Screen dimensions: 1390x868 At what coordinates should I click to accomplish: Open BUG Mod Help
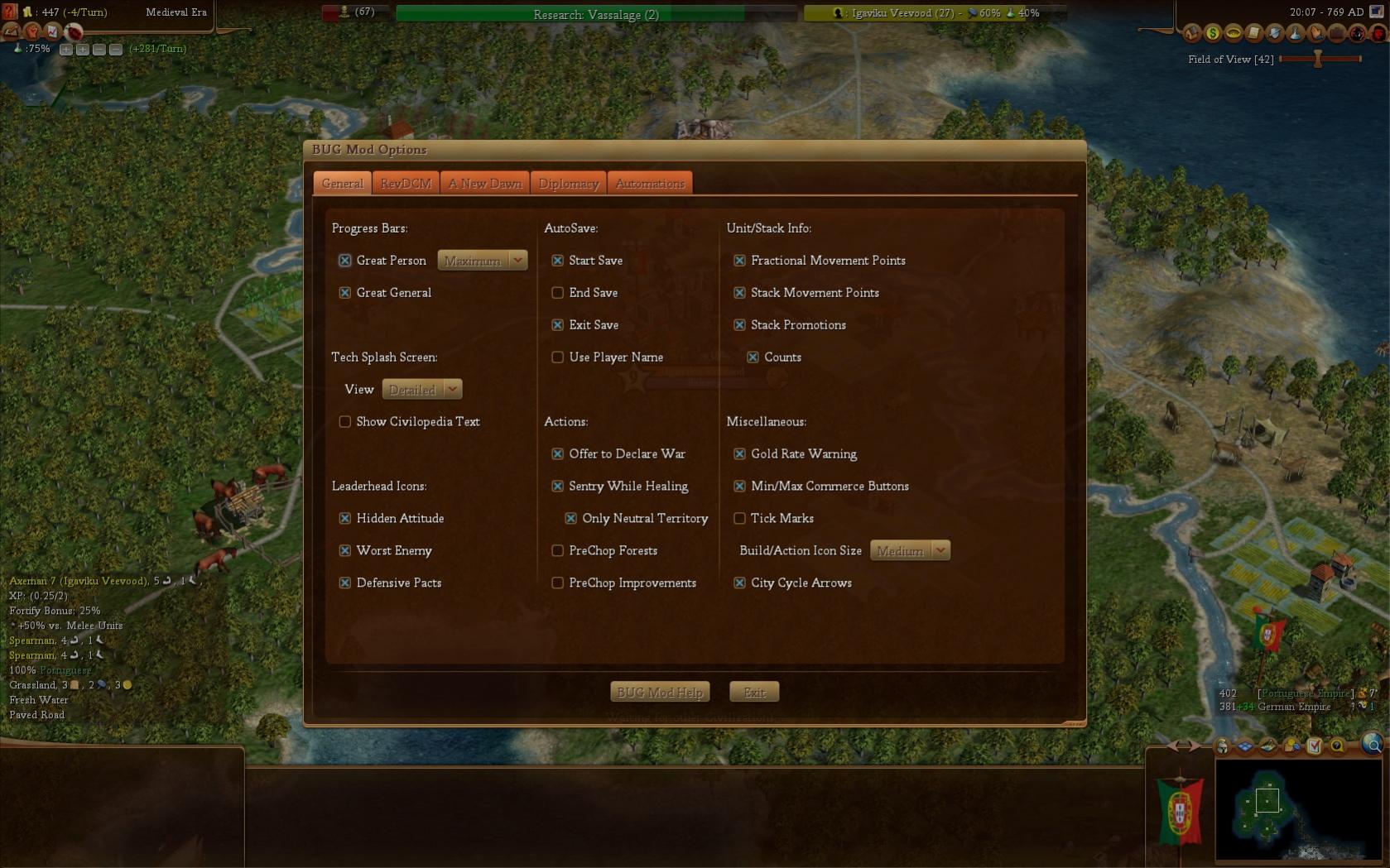(660, 693)
